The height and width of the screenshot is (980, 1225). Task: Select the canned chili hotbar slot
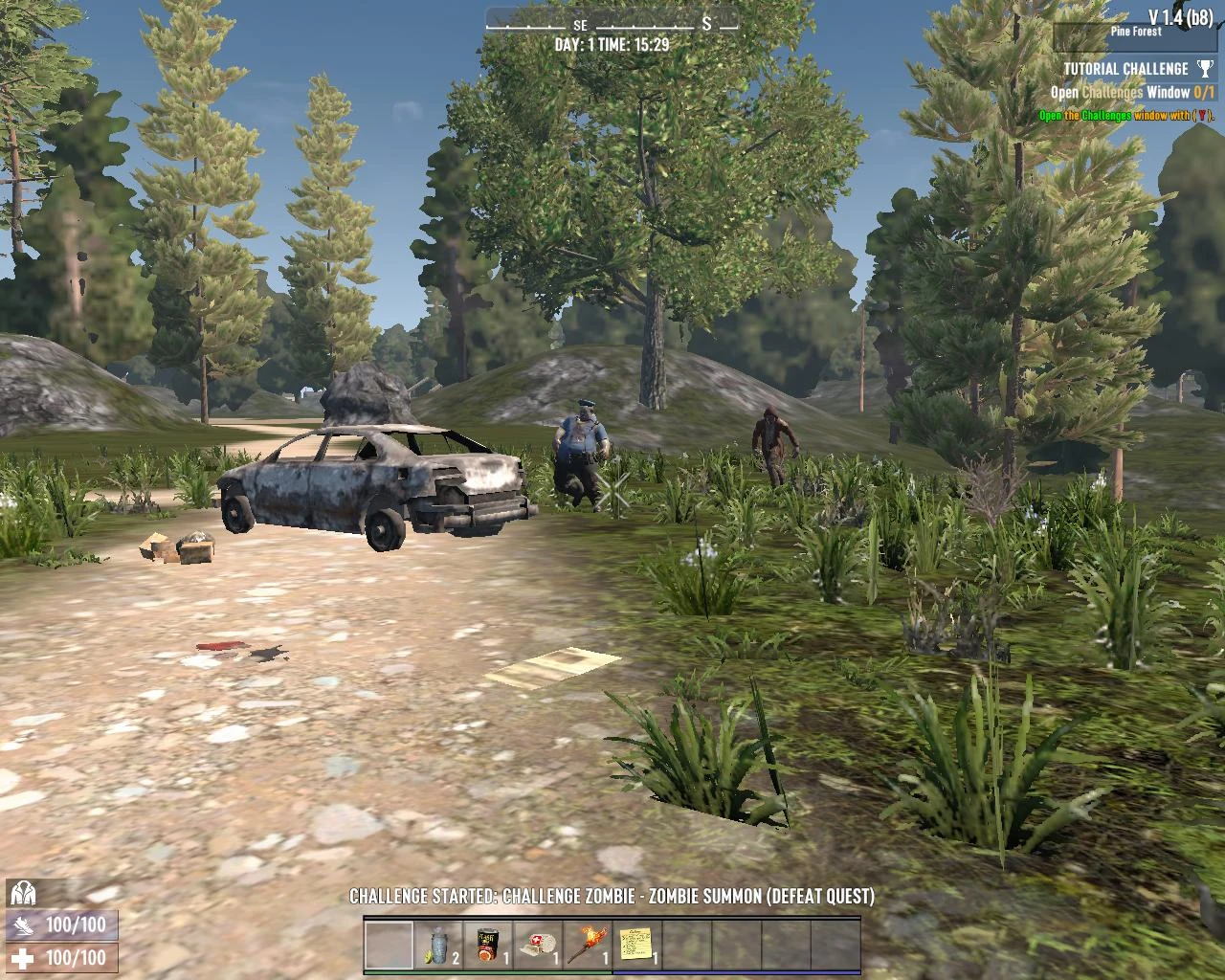point(489,946)
